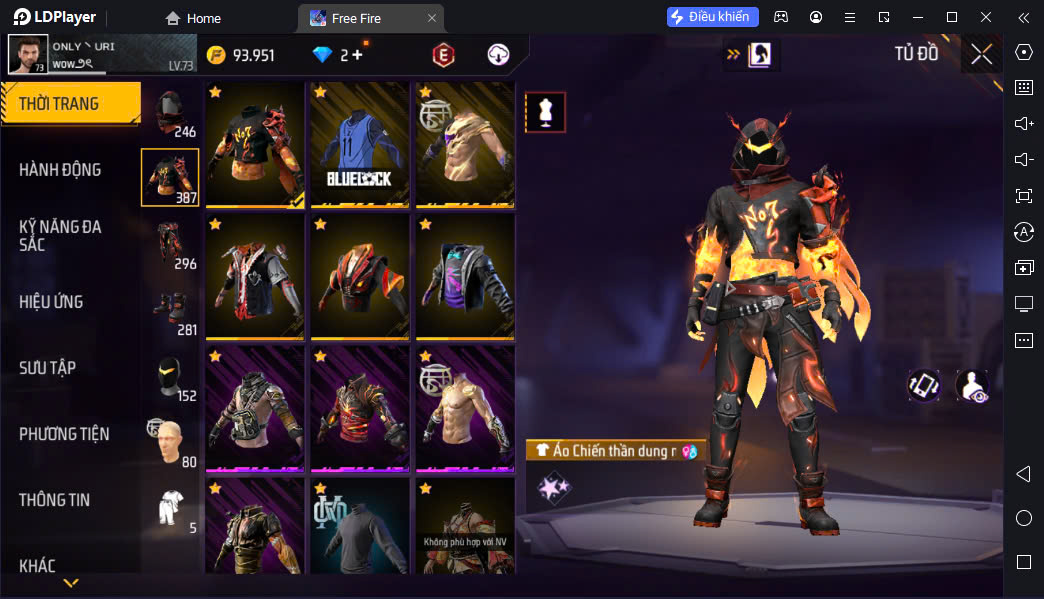Select the THỜI TRANG category tab

point(70,104)
